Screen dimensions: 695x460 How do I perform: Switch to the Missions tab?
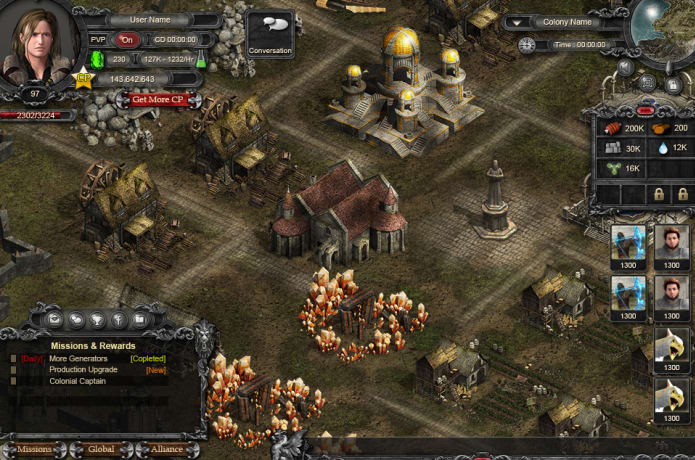(x=35, y=449)
